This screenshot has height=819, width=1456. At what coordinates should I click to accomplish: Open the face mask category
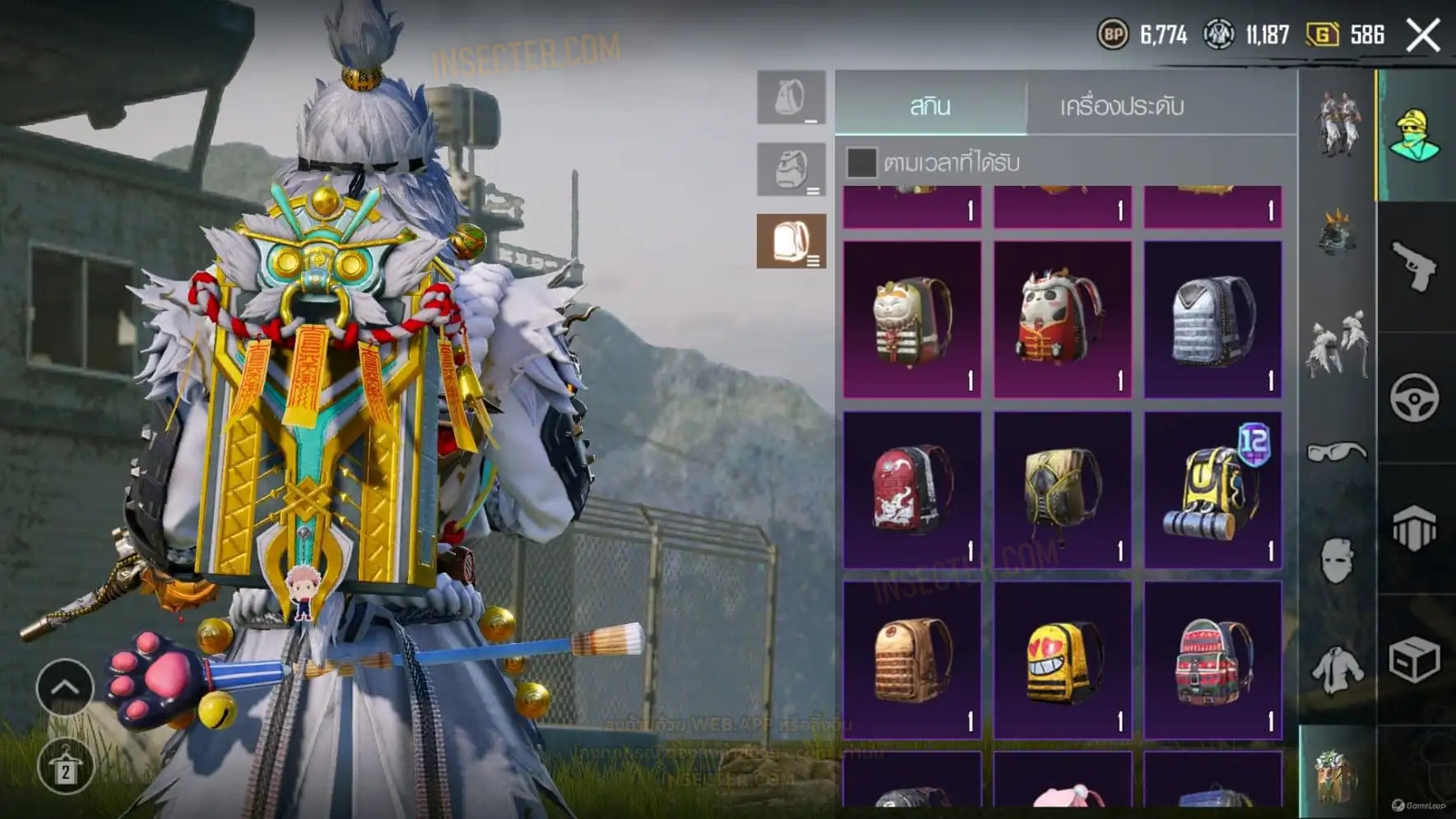point(1337,560)
